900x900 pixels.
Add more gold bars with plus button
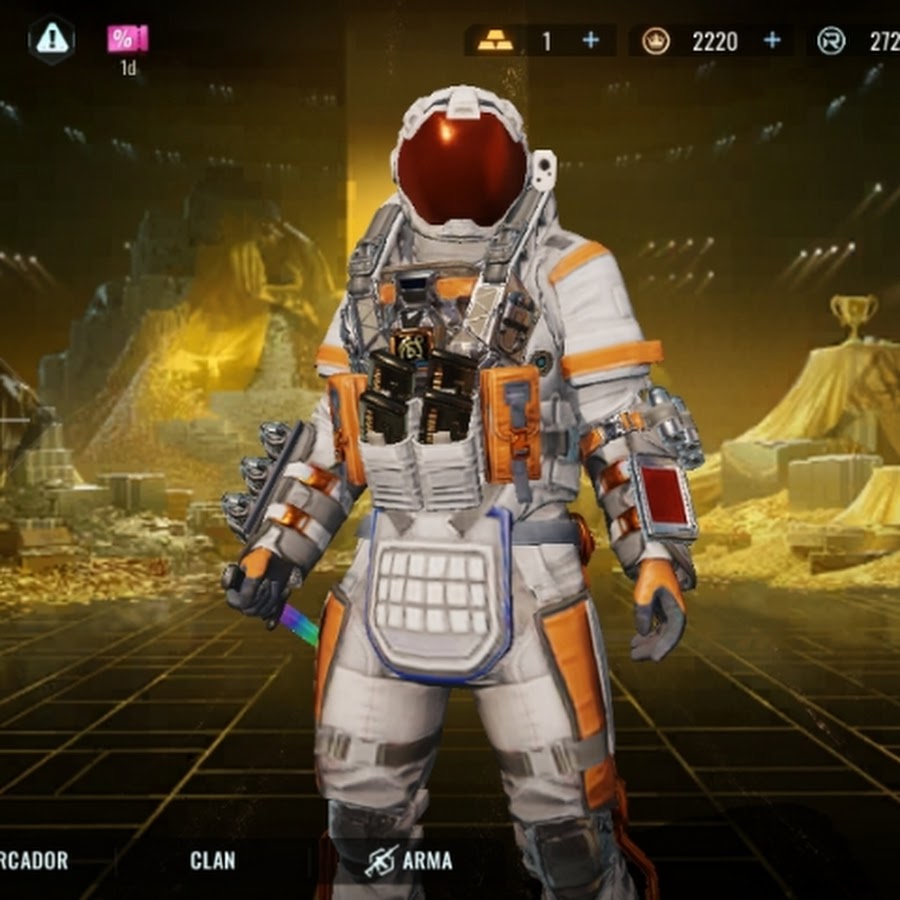pyautogui.click(x=591, y=40)
